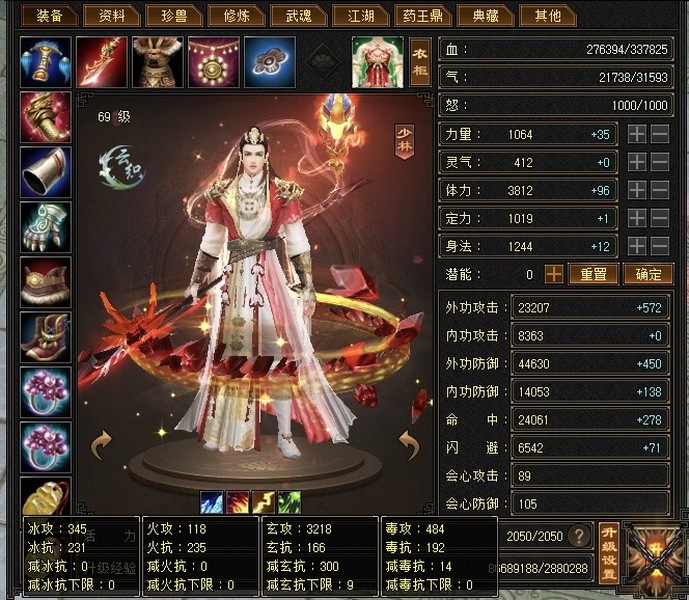Click the necklace equipment slot
Image resolution: width=689 pixels, height=600 pixels.
tap(213, 61)
